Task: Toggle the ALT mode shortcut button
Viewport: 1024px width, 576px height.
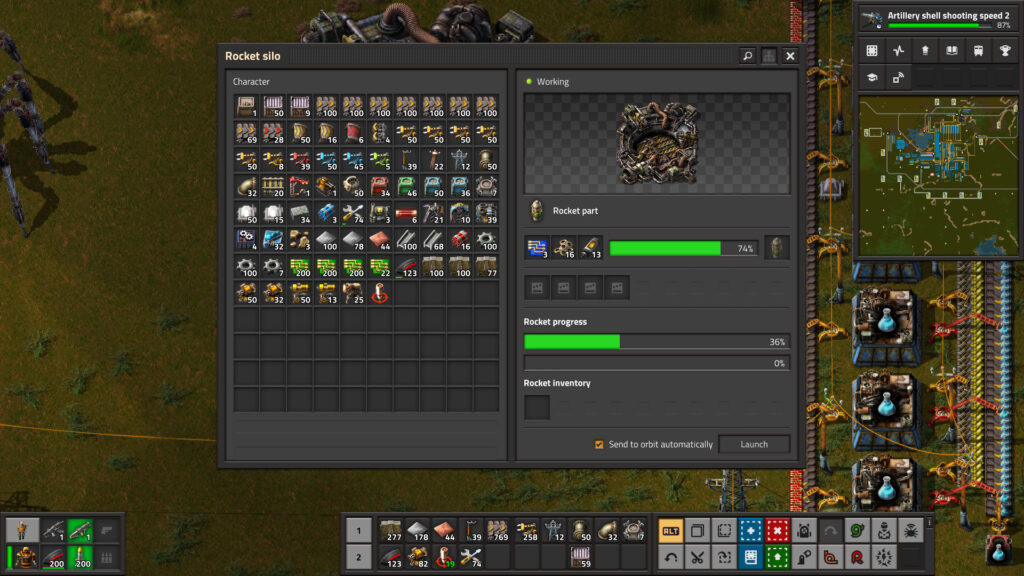Action: tap(671, 530)
